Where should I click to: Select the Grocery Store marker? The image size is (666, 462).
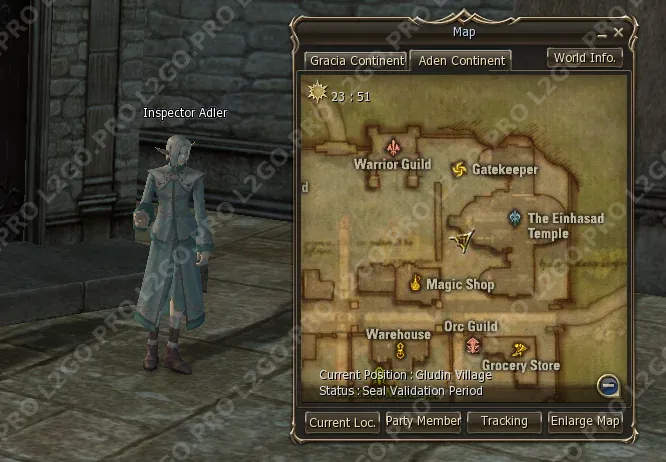coord(519,349)
